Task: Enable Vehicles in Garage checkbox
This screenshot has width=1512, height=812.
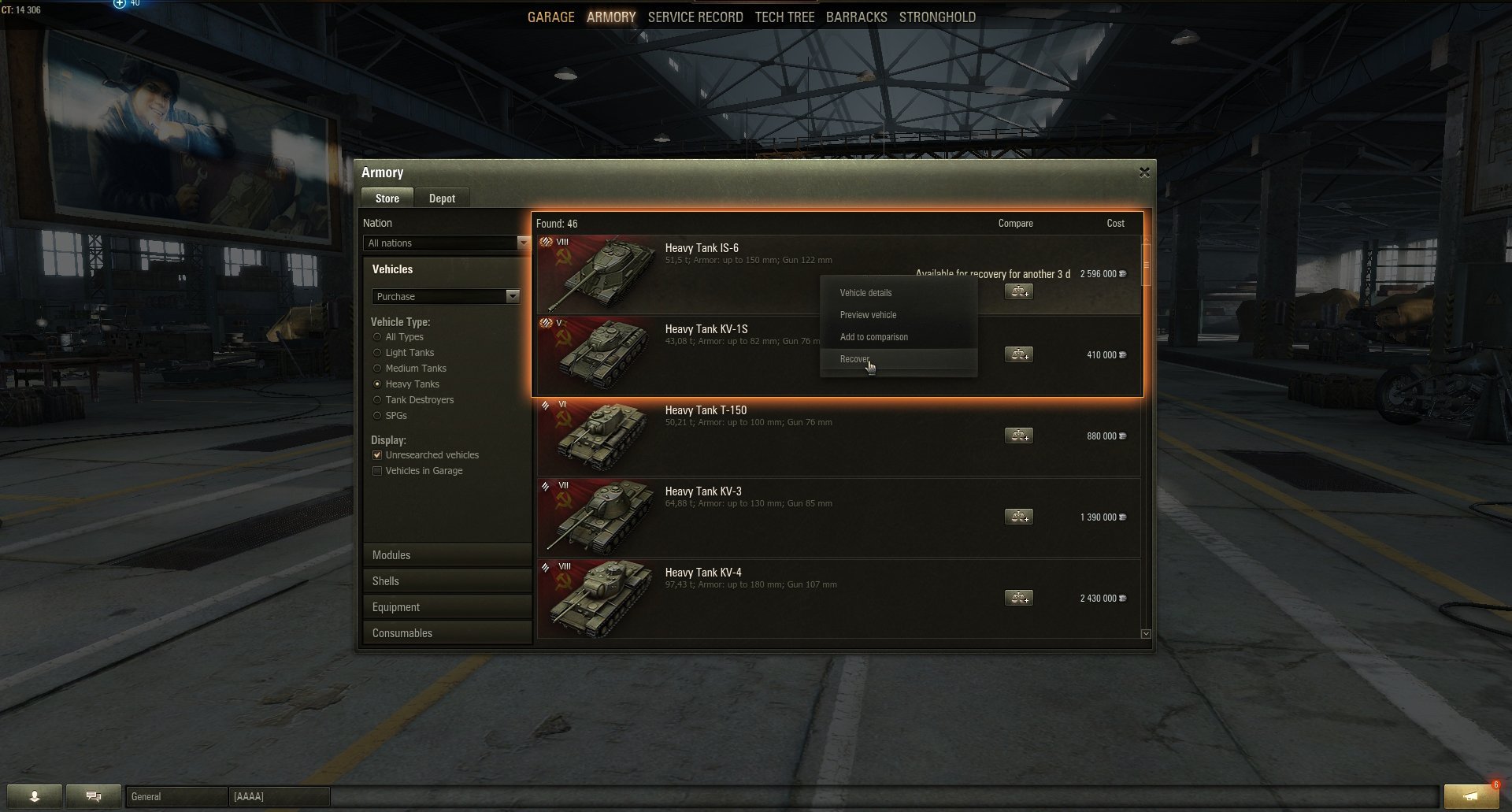Action: coord(377,471)
